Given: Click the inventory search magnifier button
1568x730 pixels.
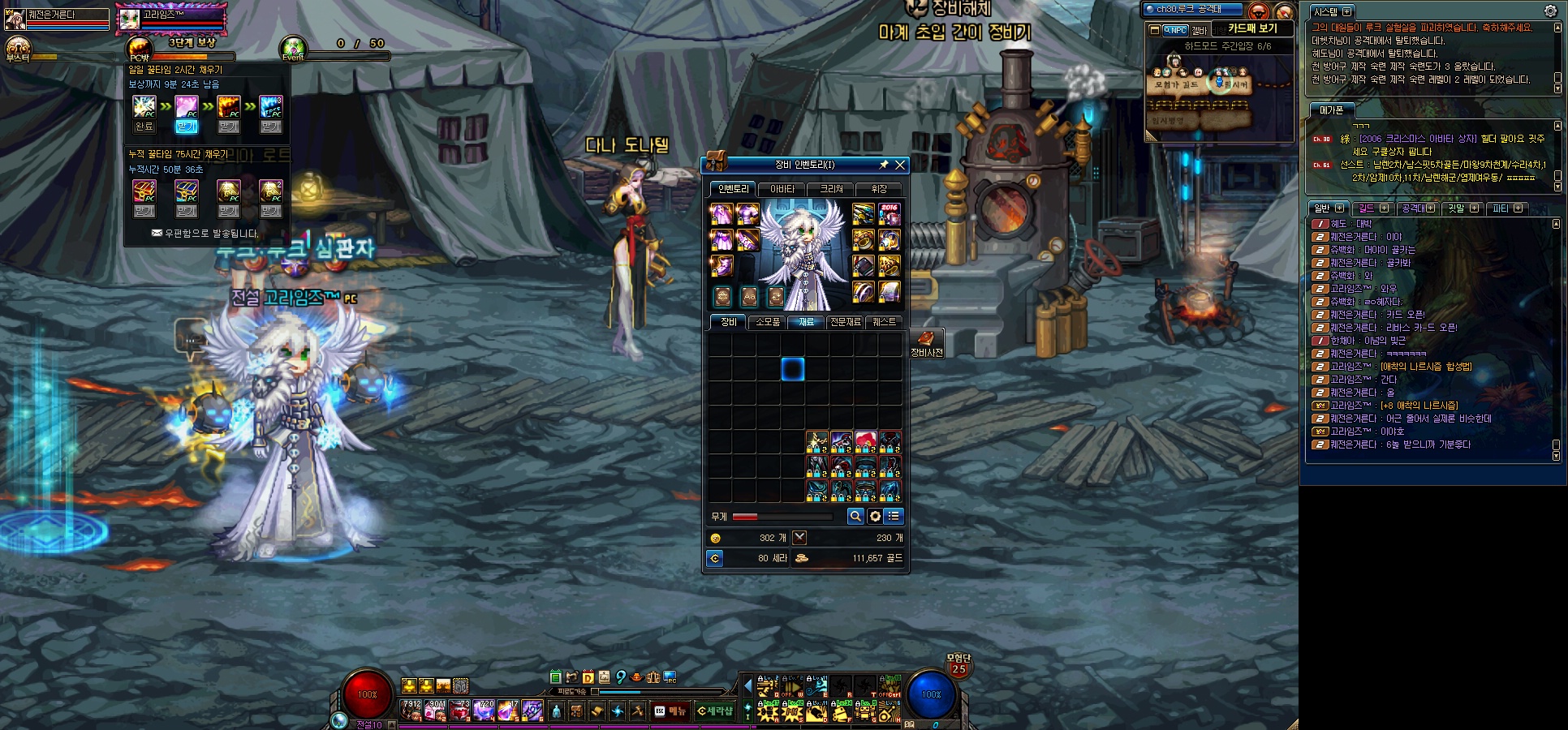Looking at the screenshot, I should 855,517.
